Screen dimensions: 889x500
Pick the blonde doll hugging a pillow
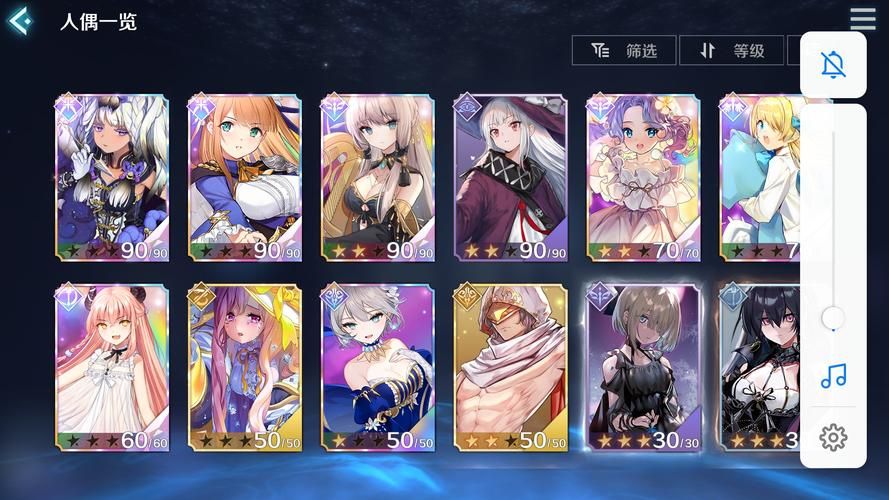point(759,178)
